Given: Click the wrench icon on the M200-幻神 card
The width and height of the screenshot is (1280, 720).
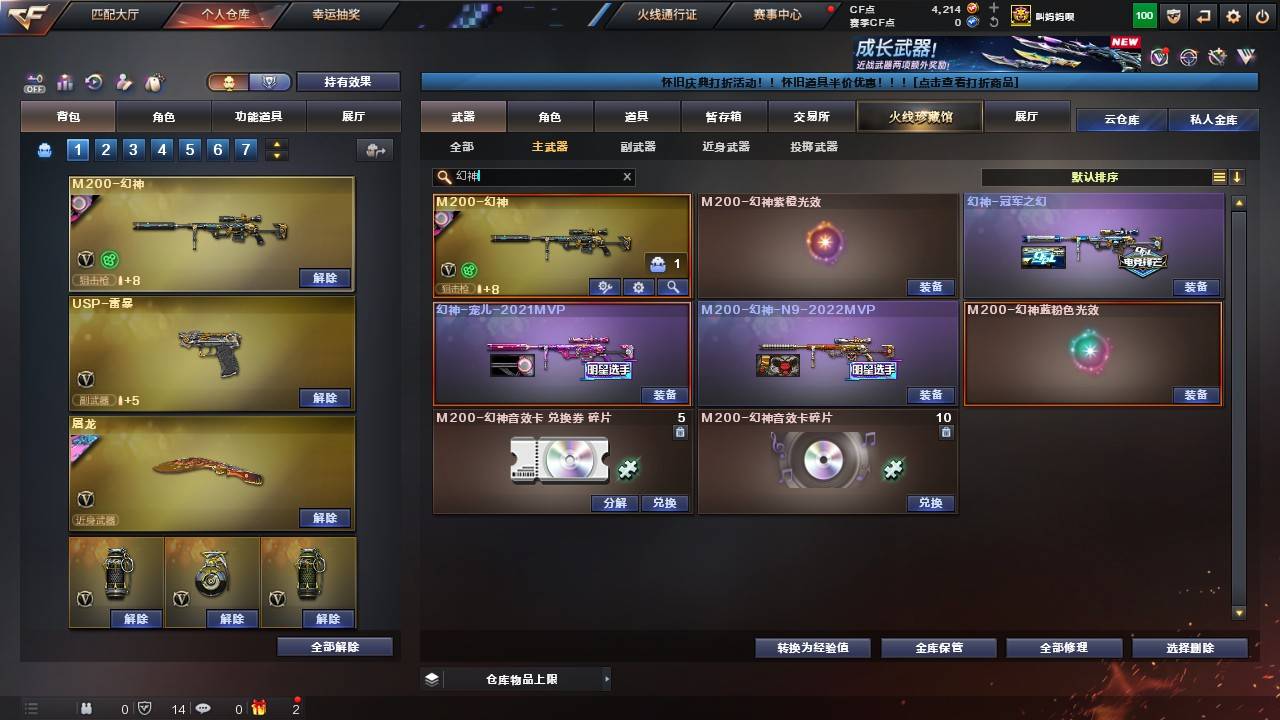Looking at the screenshot, I should (x=604, y=287).
